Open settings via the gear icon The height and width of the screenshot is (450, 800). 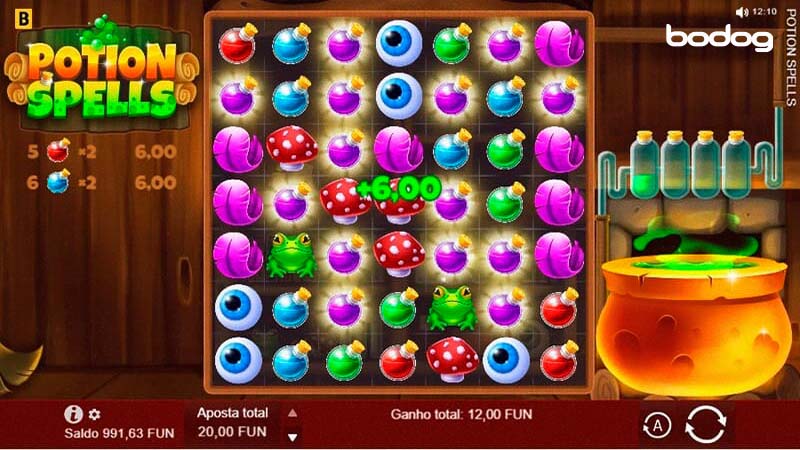94,414
